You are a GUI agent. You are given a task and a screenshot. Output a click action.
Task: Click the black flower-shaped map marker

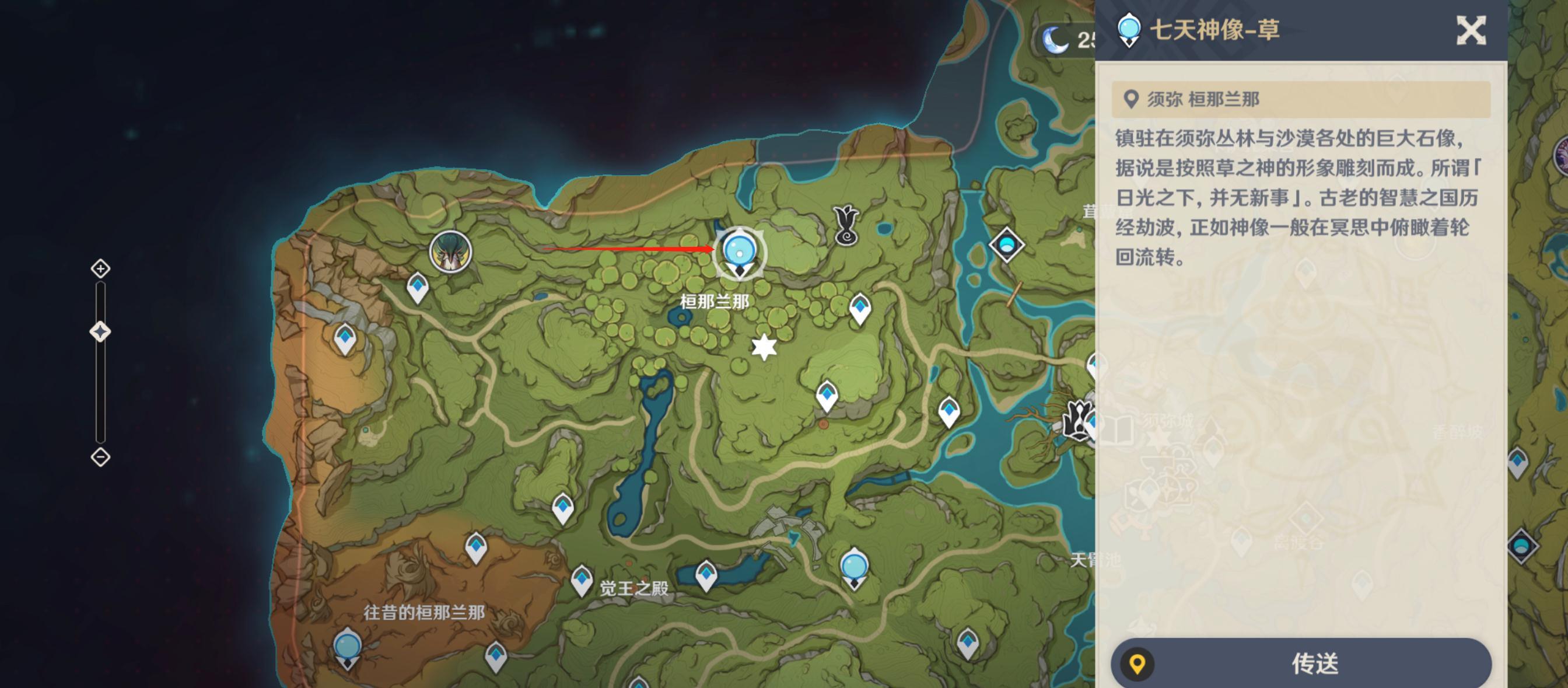click(x=846, y=225)
